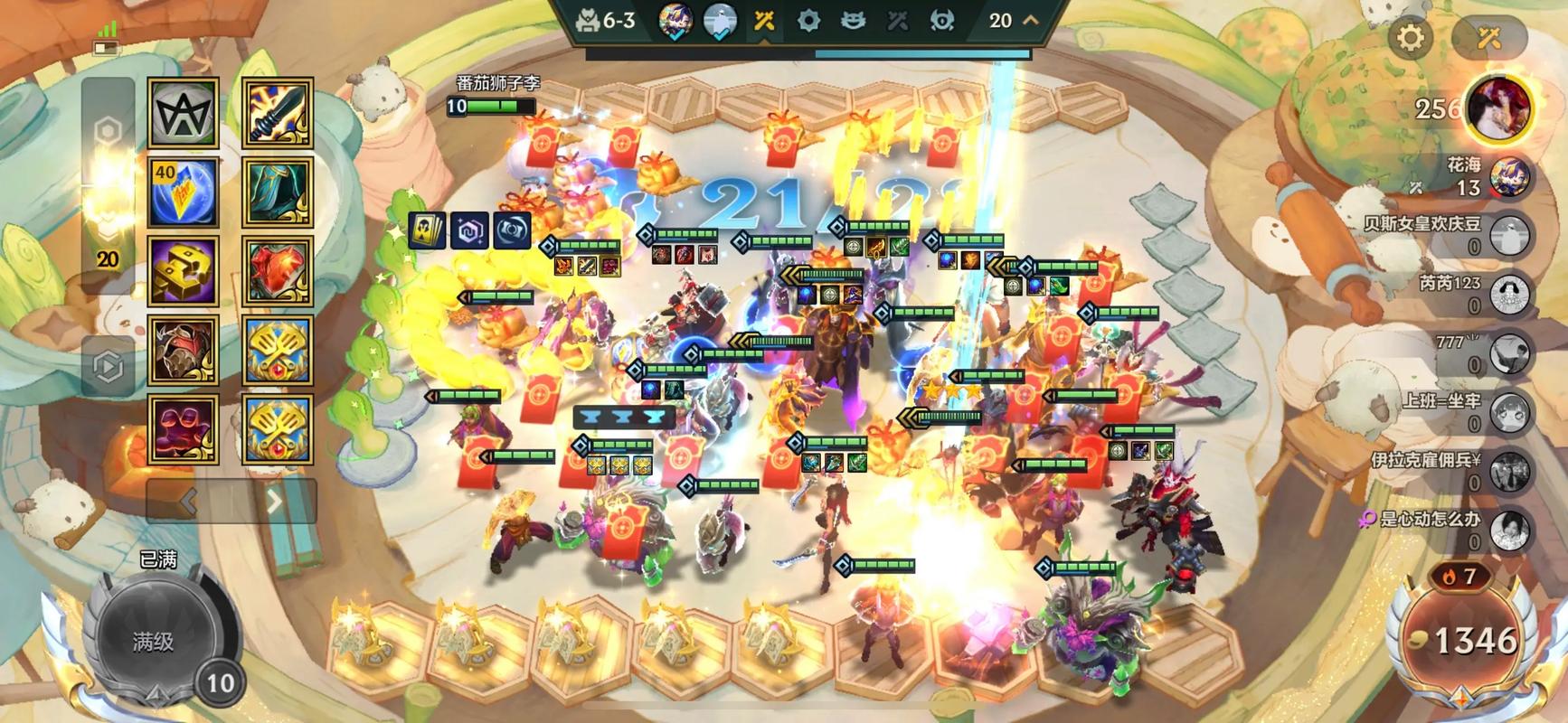This screenshot has width=1568, height=723.
Task: View player 花海's board
Action: click(1508, 177)
